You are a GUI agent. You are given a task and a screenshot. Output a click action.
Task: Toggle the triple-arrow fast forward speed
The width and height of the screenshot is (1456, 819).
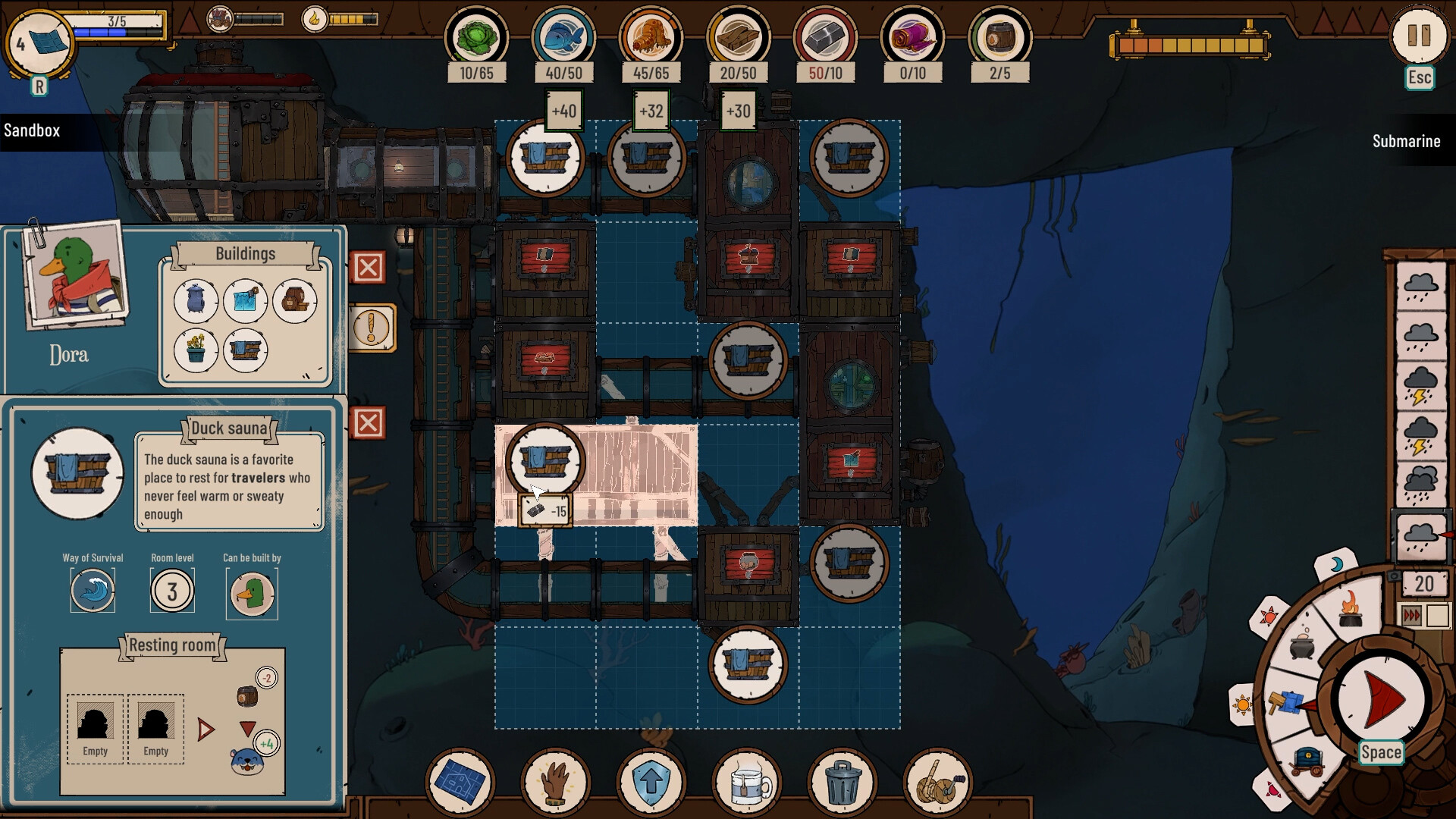point(1411,615)
